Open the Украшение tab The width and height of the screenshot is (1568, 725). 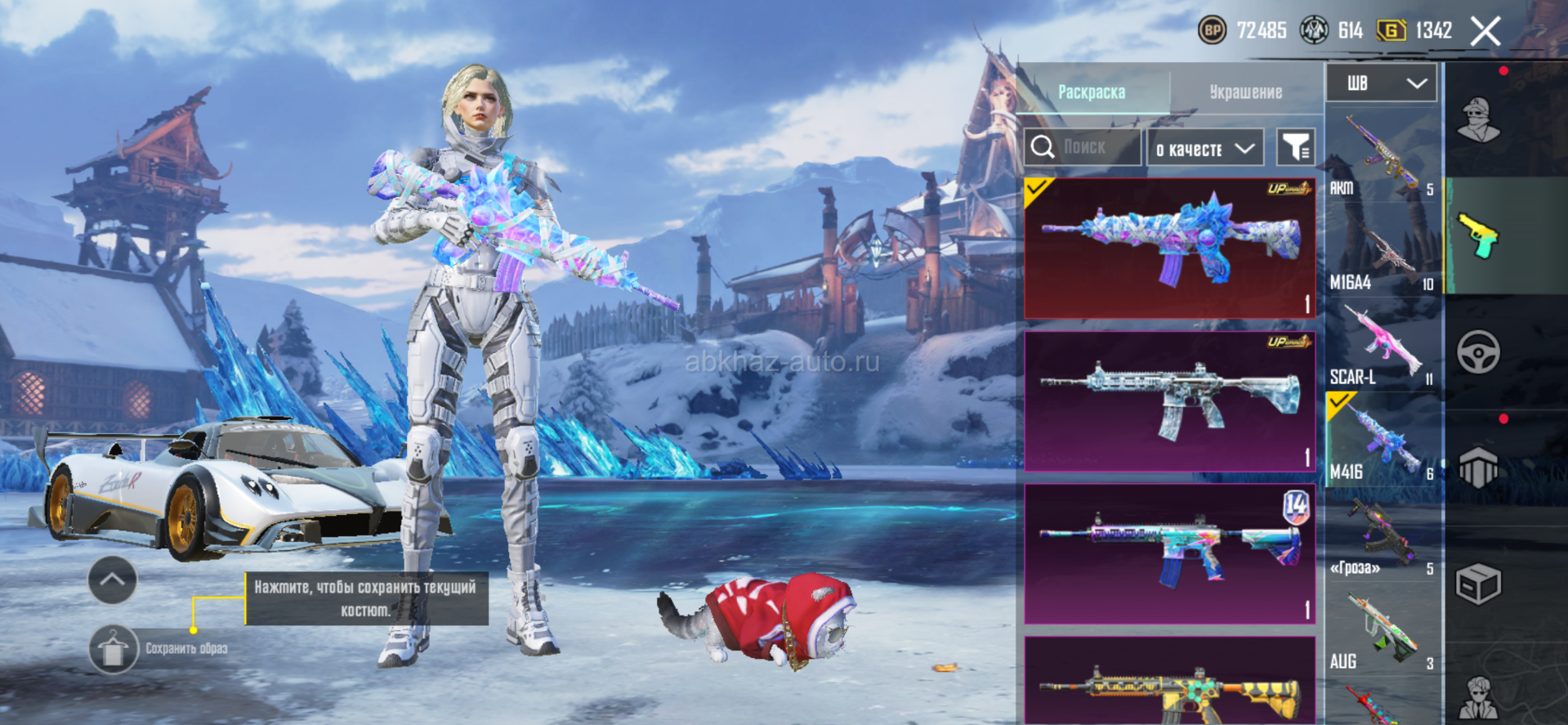[1245, 92]
